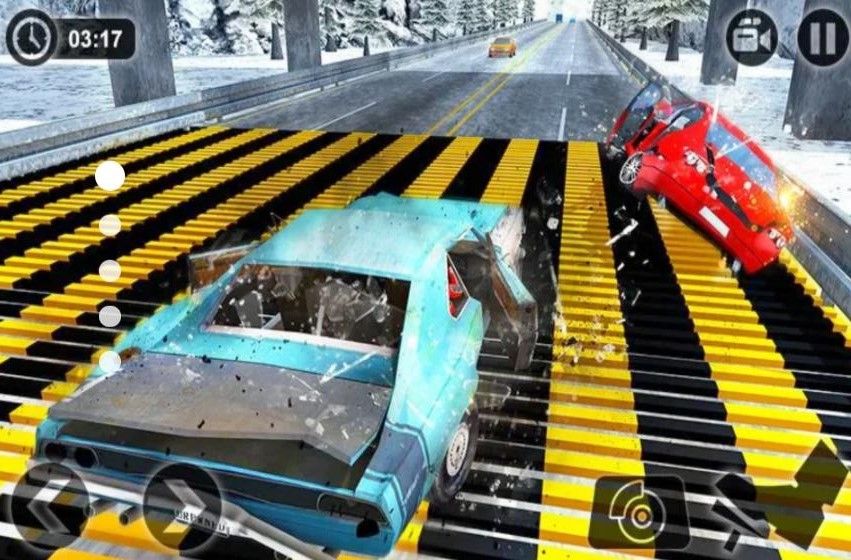Steer right with the right arrow button
Image resolution: width=851 pixels, height=560 pixels.
tap(182, 505)
